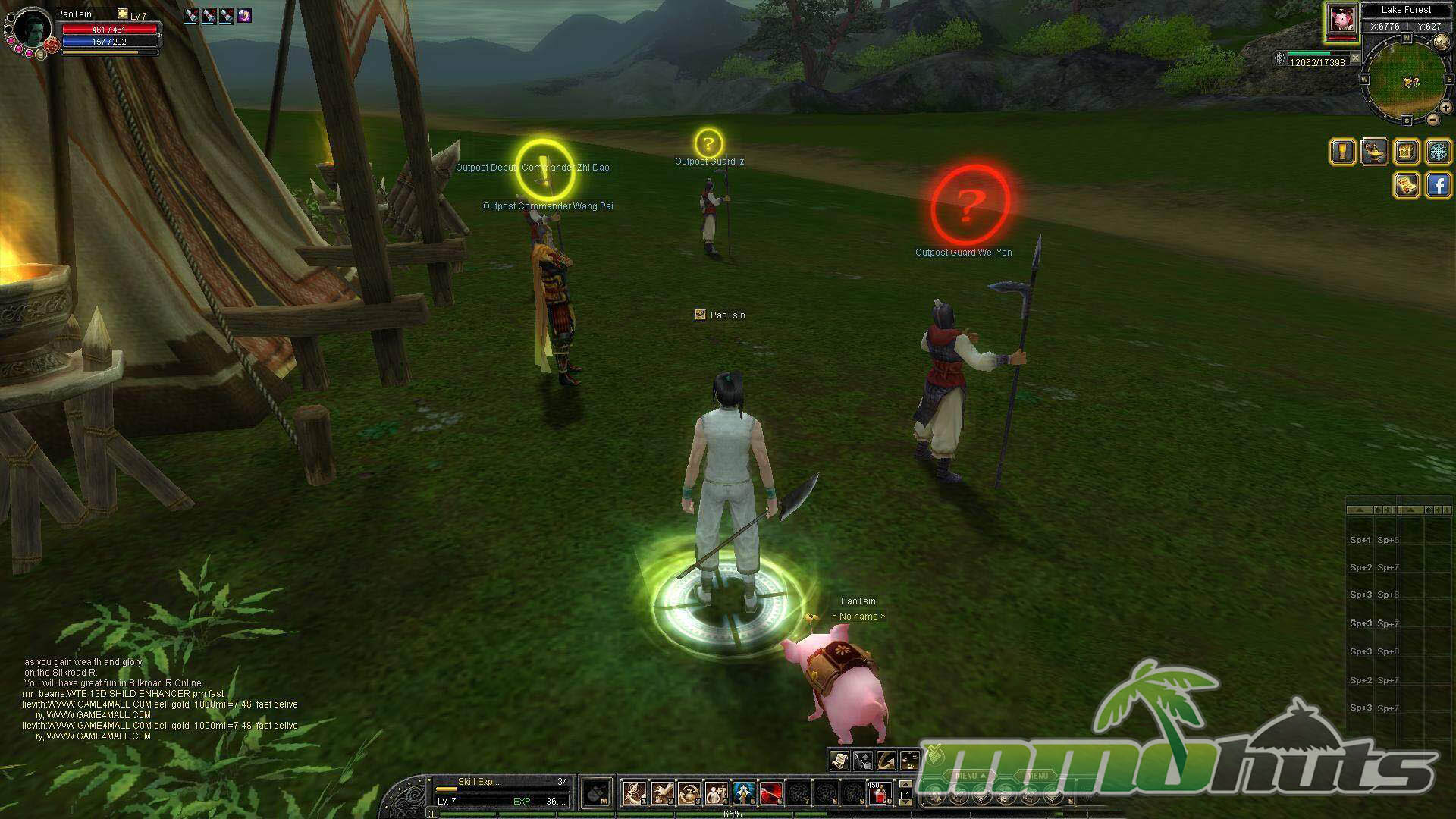This screenshot has width=1456, height=819.
Task: Click the Lake Forest minimap
Action: pos(1407,80)
